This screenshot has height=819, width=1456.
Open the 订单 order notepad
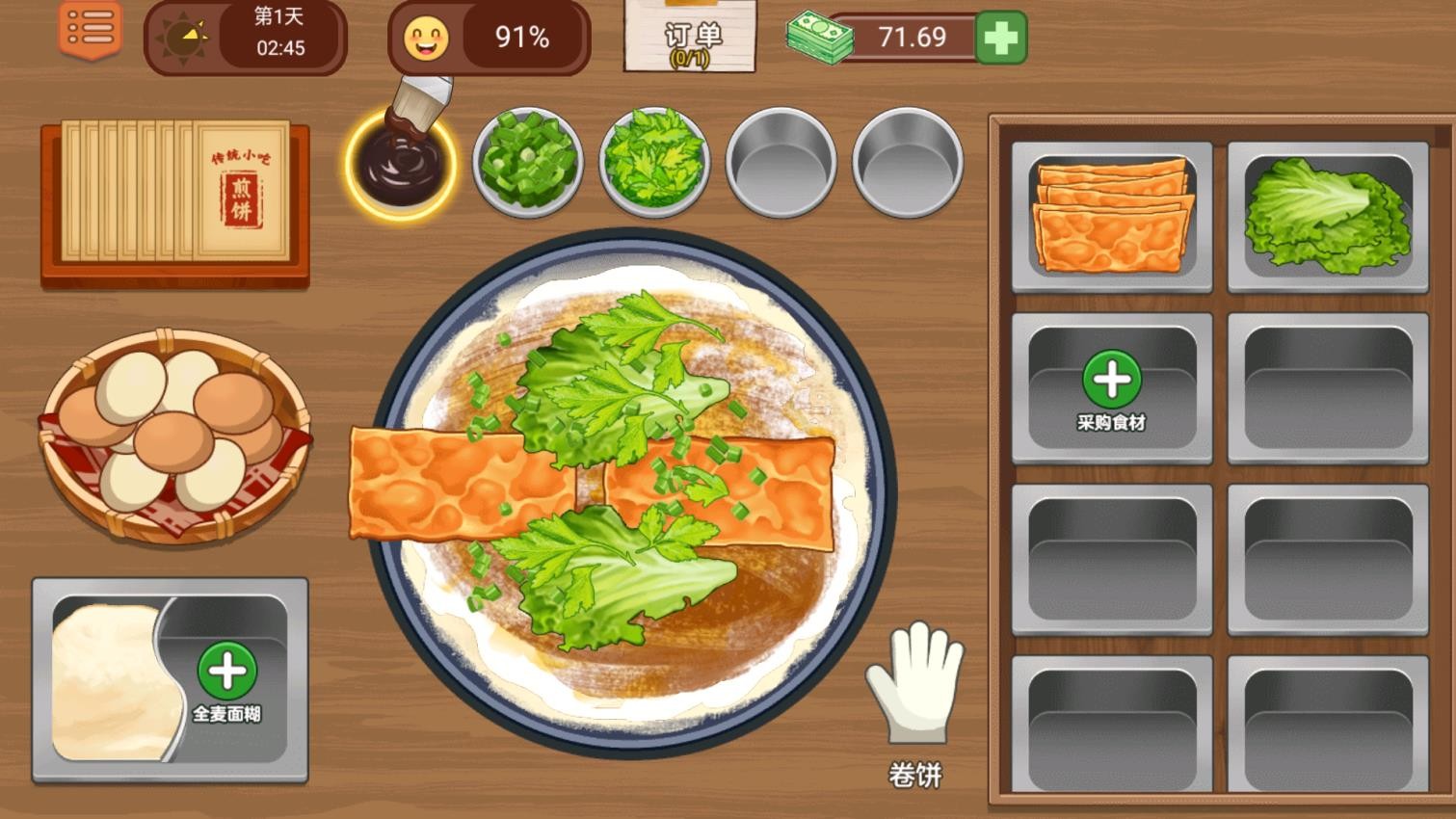click(x=689, y=40)
